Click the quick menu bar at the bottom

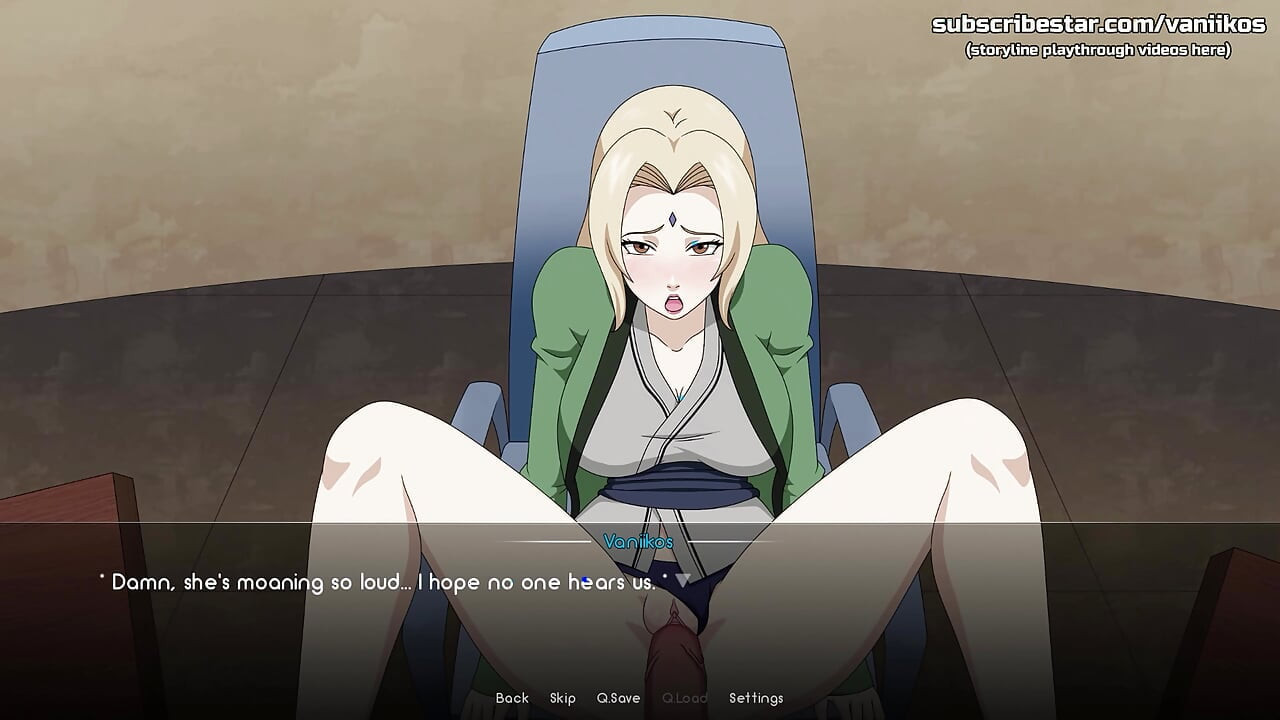tap(640, 698)
